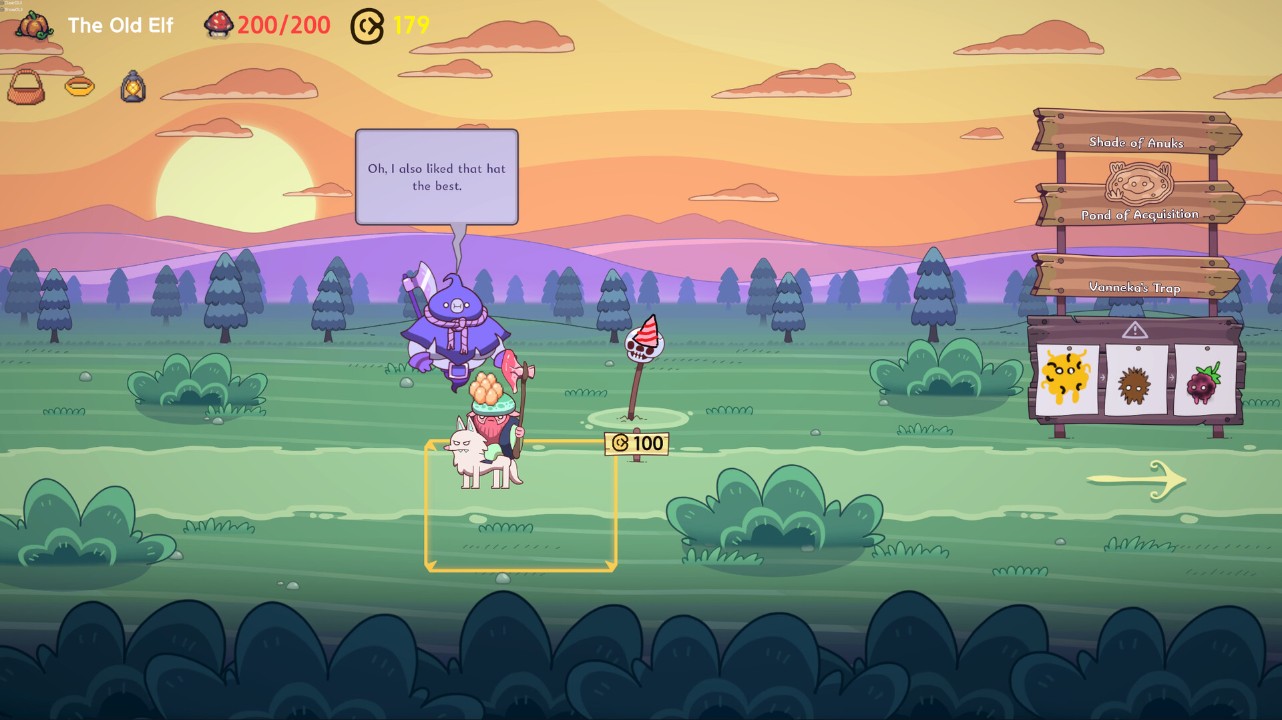1282x720 pixels.
Task: Select the Pond of Acquisition sign
Action: [1139, 206]
